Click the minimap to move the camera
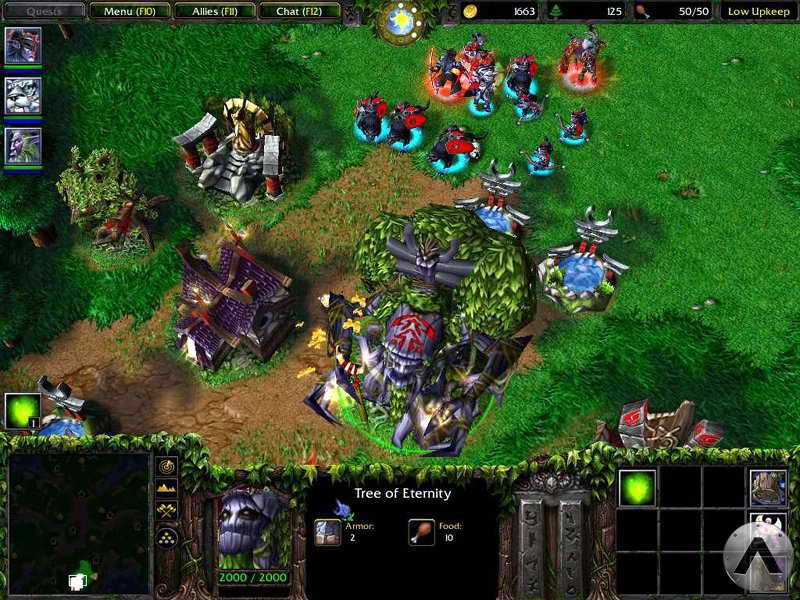This screenshot has width=800, height=600. point(78,522)
